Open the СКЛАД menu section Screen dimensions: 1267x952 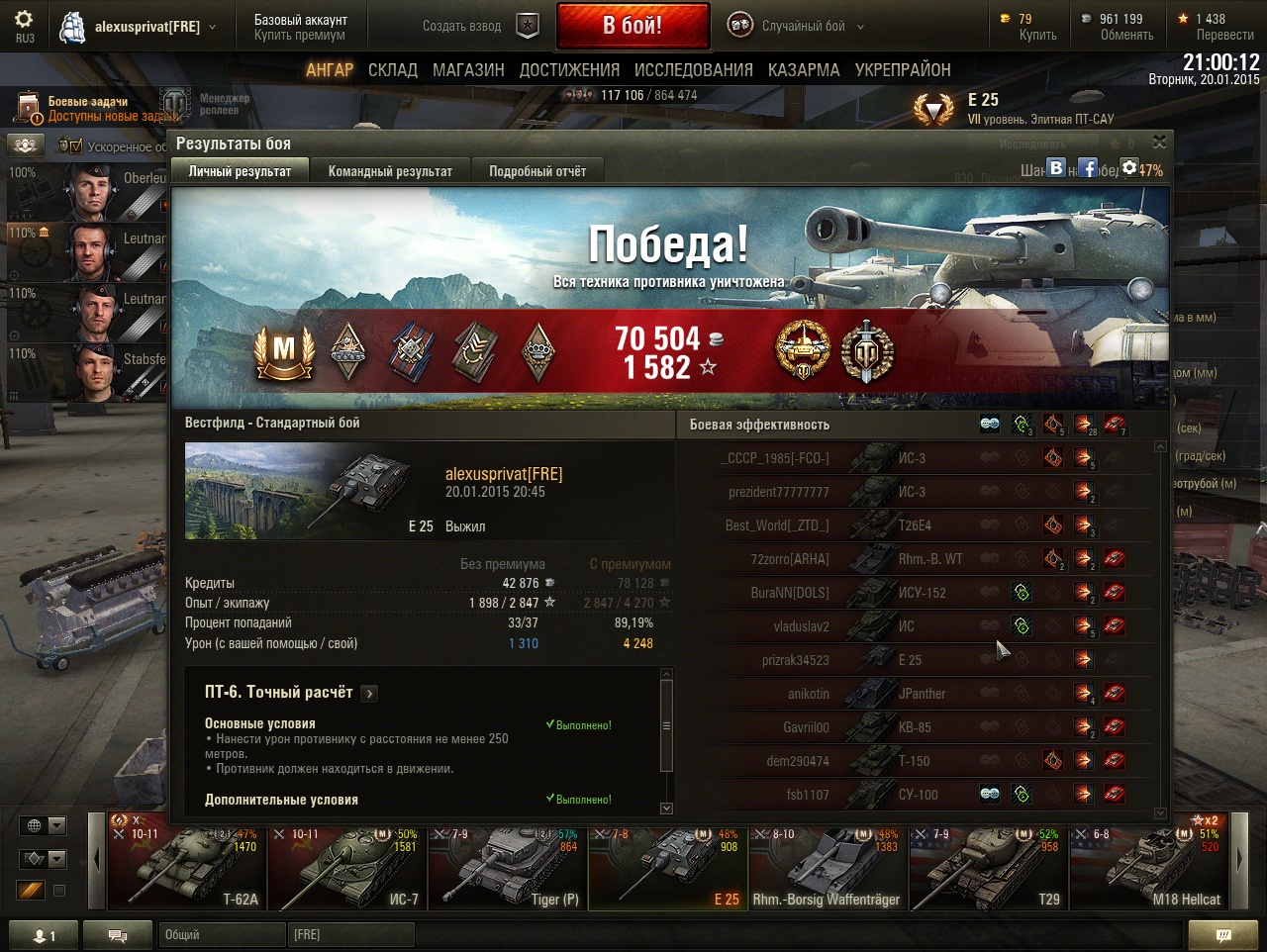393,70
